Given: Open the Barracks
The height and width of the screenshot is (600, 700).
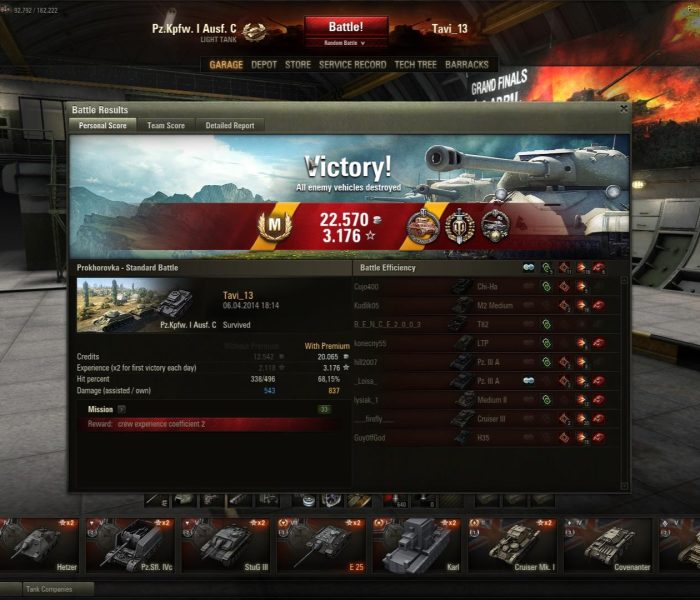Looking at the screenshot, I should [x=467, y=65].
